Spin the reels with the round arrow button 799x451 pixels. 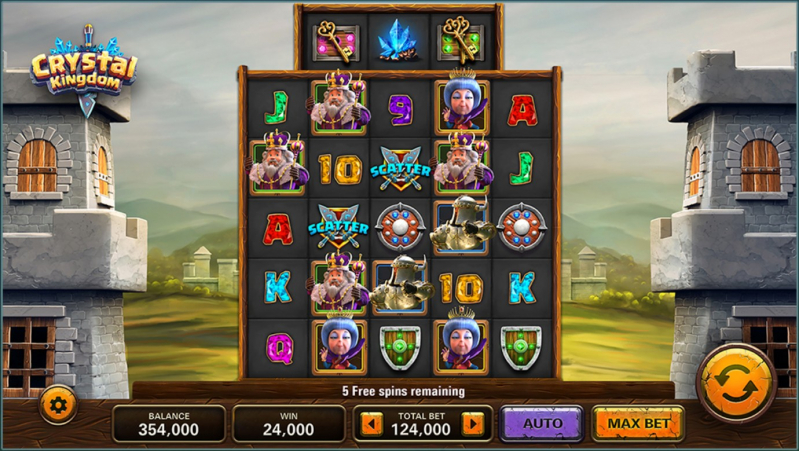click(736, 383)
